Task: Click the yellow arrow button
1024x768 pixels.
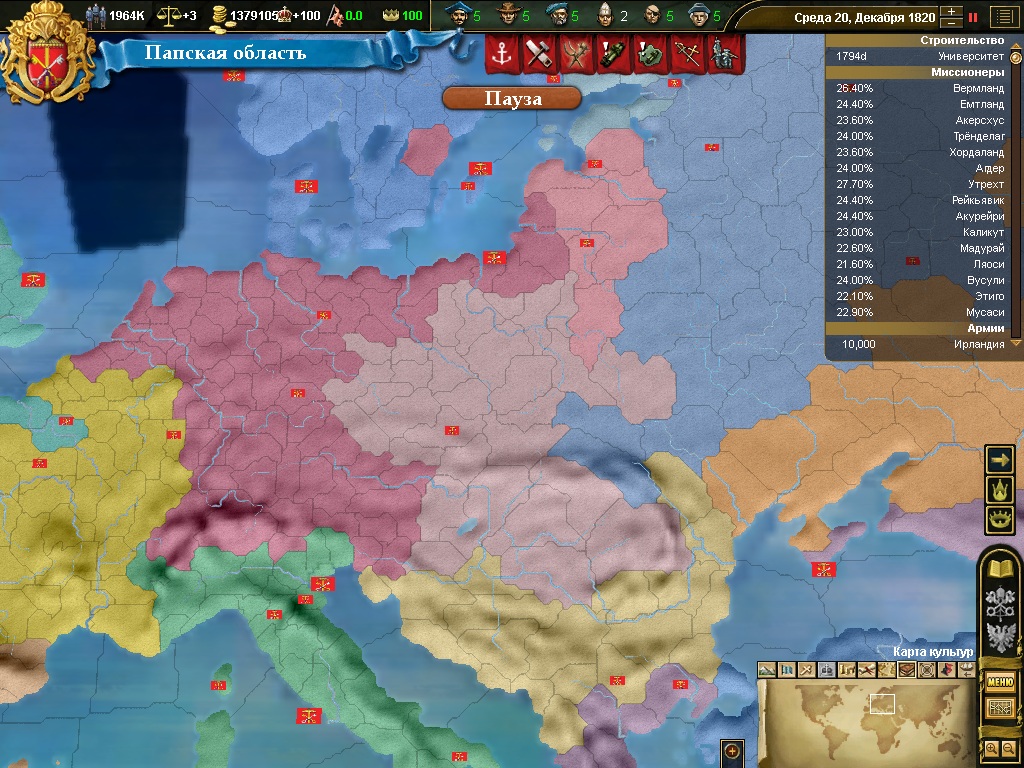Action: (x=999, y=459)
